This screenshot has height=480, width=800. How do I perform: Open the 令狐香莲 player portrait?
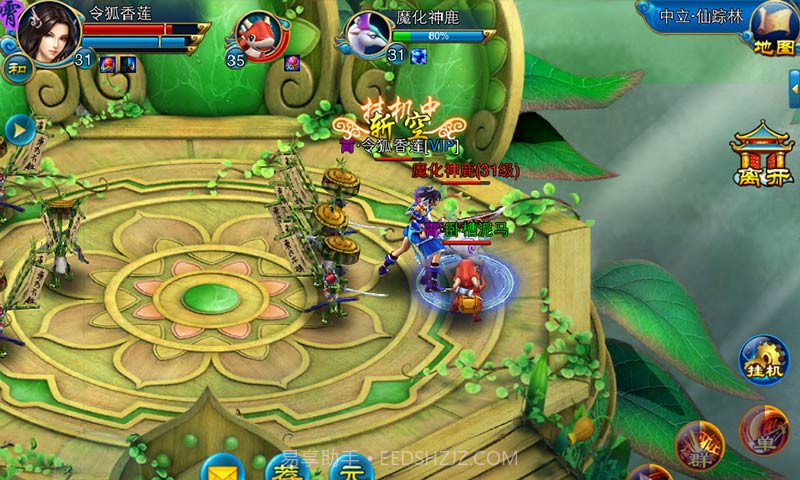pos(46,30)
